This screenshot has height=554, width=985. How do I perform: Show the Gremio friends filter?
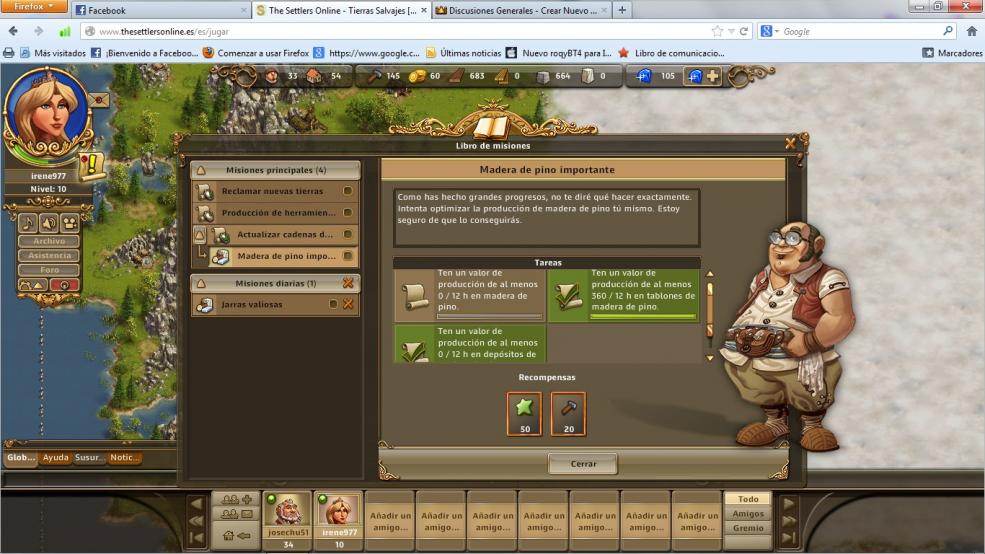[x=748, y=528]
